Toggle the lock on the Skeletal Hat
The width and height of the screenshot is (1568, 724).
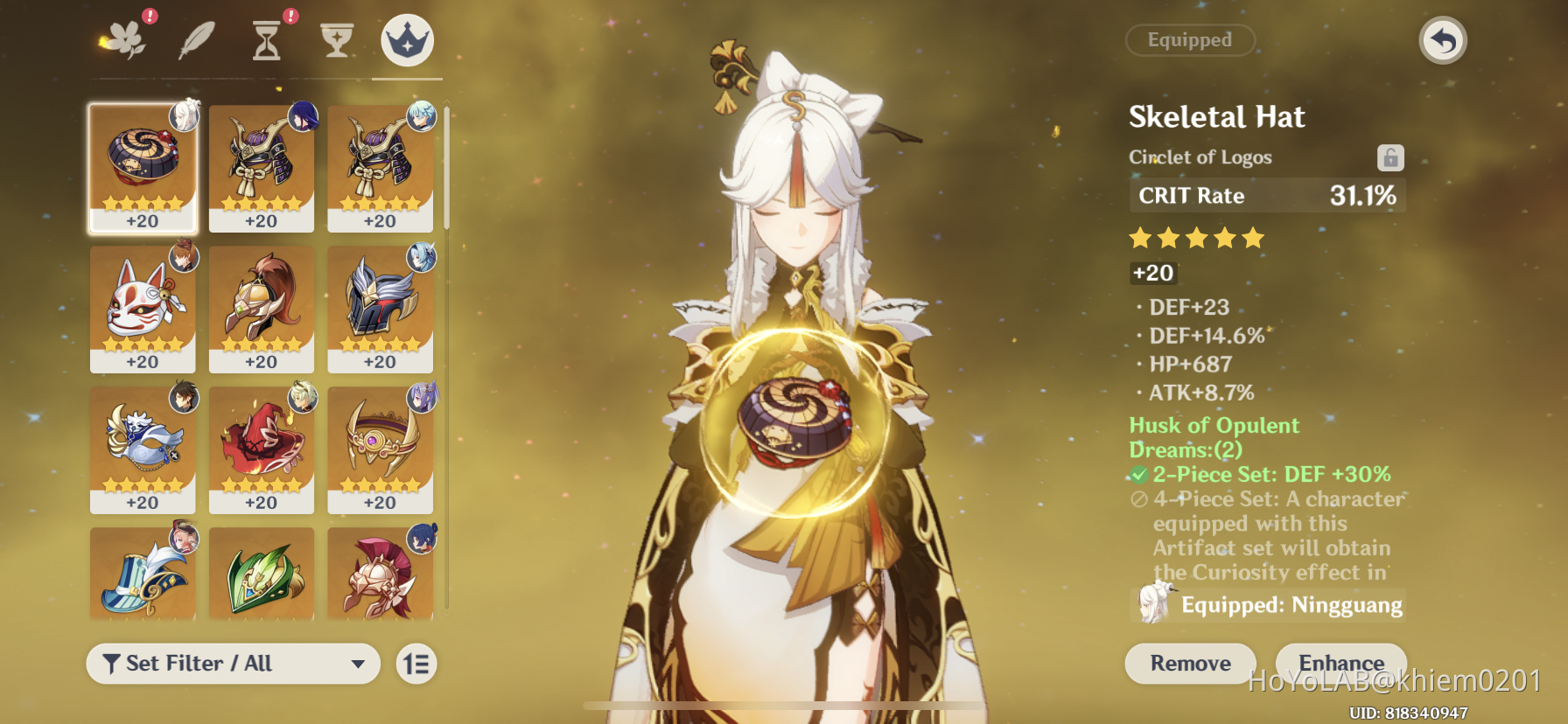pyautogui.click(x=1389, y=157)
